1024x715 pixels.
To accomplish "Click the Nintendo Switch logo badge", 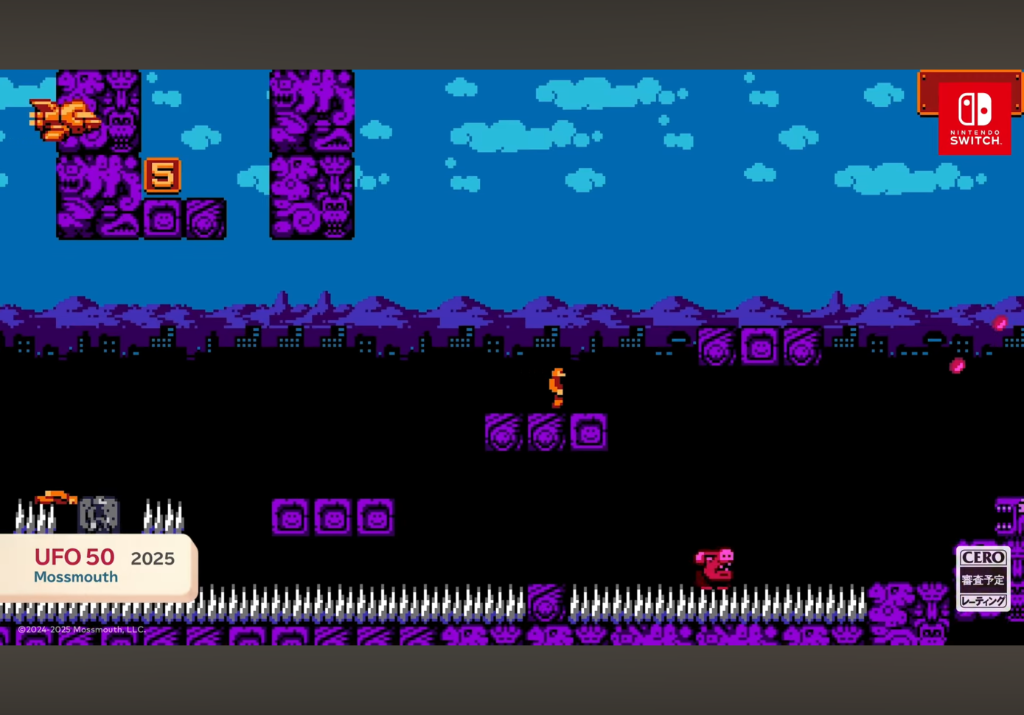I will pos(974,118).
